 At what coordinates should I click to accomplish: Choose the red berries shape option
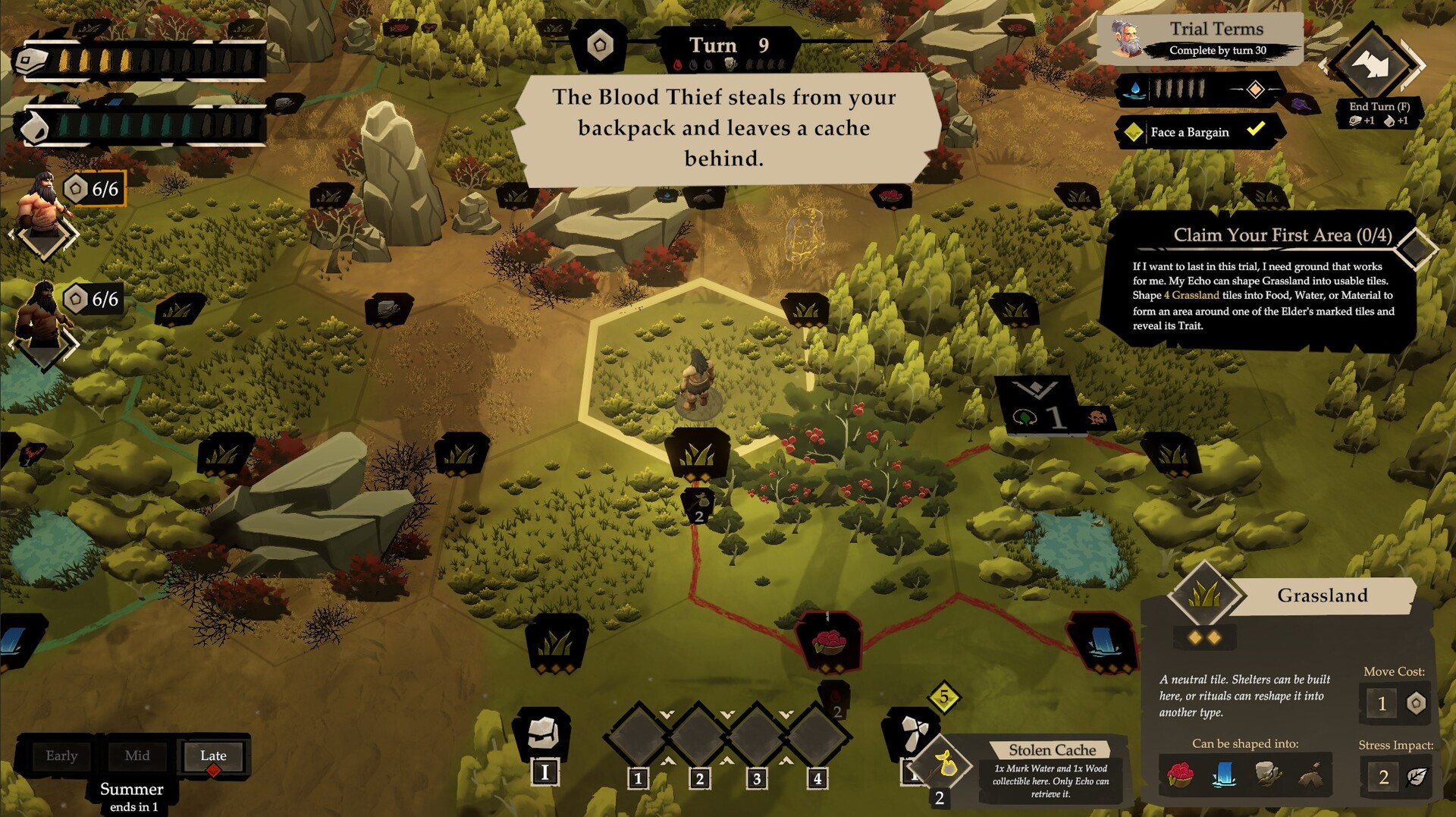[1180, 775]
